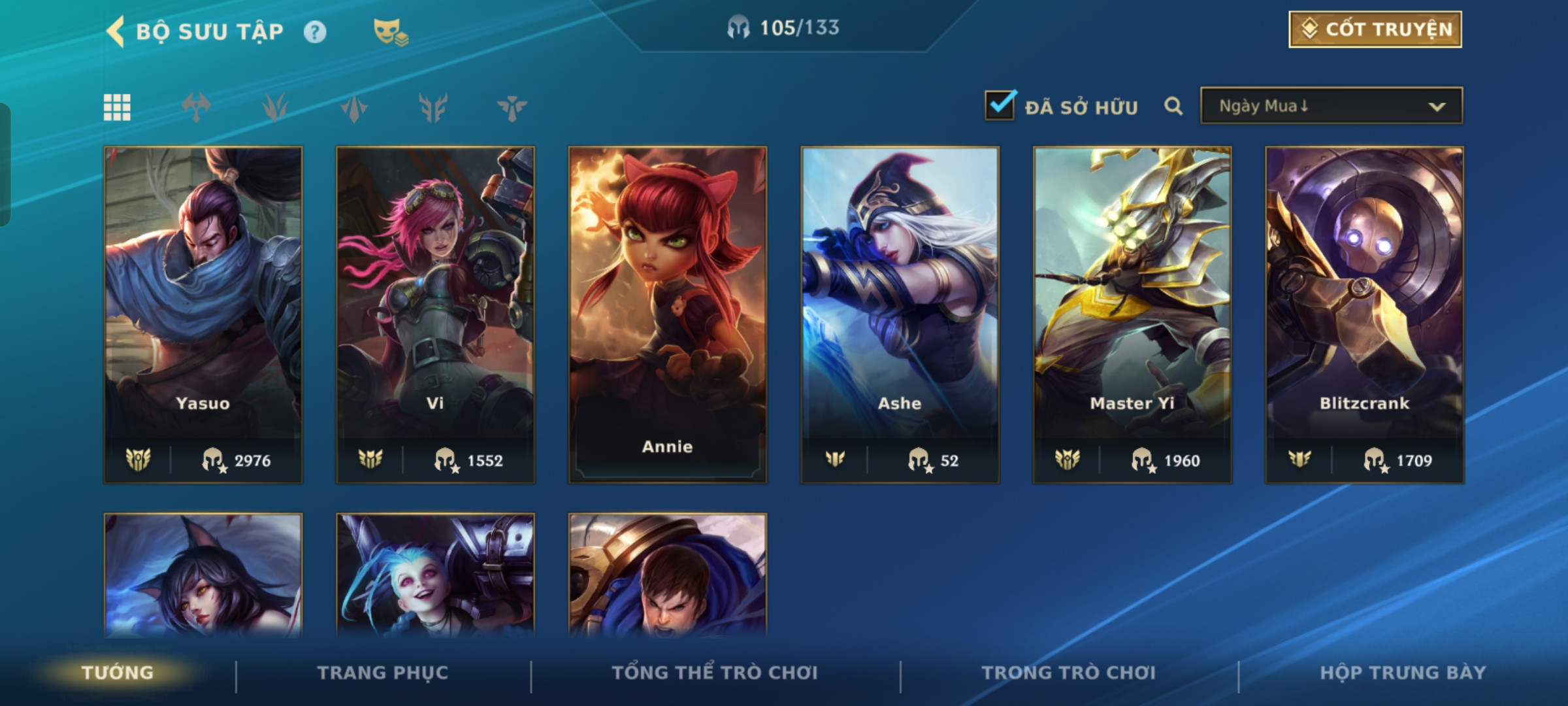
Task: Pick the Master Yi champion card
Action: click(x=1132, y=314)
